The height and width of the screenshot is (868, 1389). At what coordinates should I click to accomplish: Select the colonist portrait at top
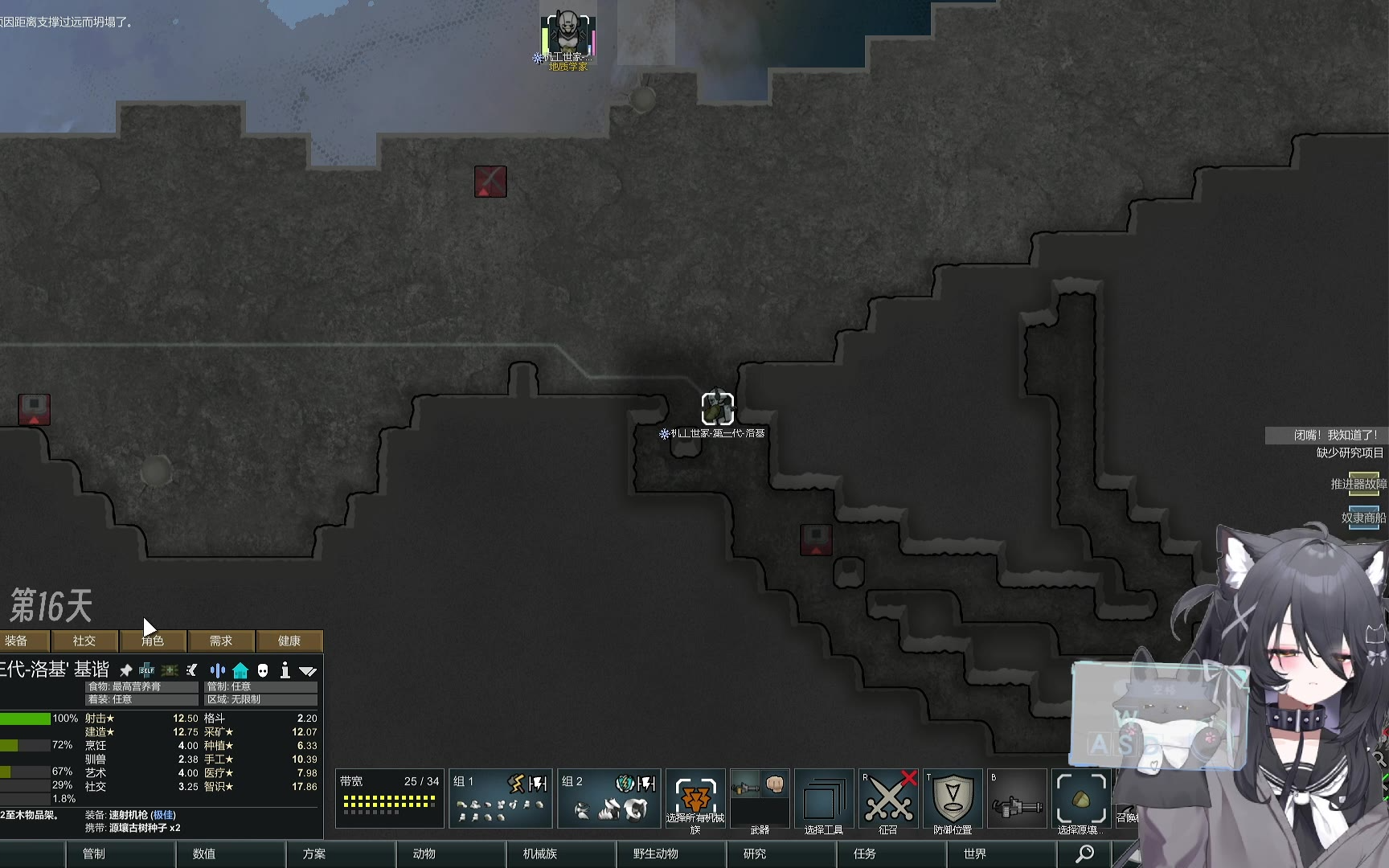pyautogui.click(x=567, y=32)
